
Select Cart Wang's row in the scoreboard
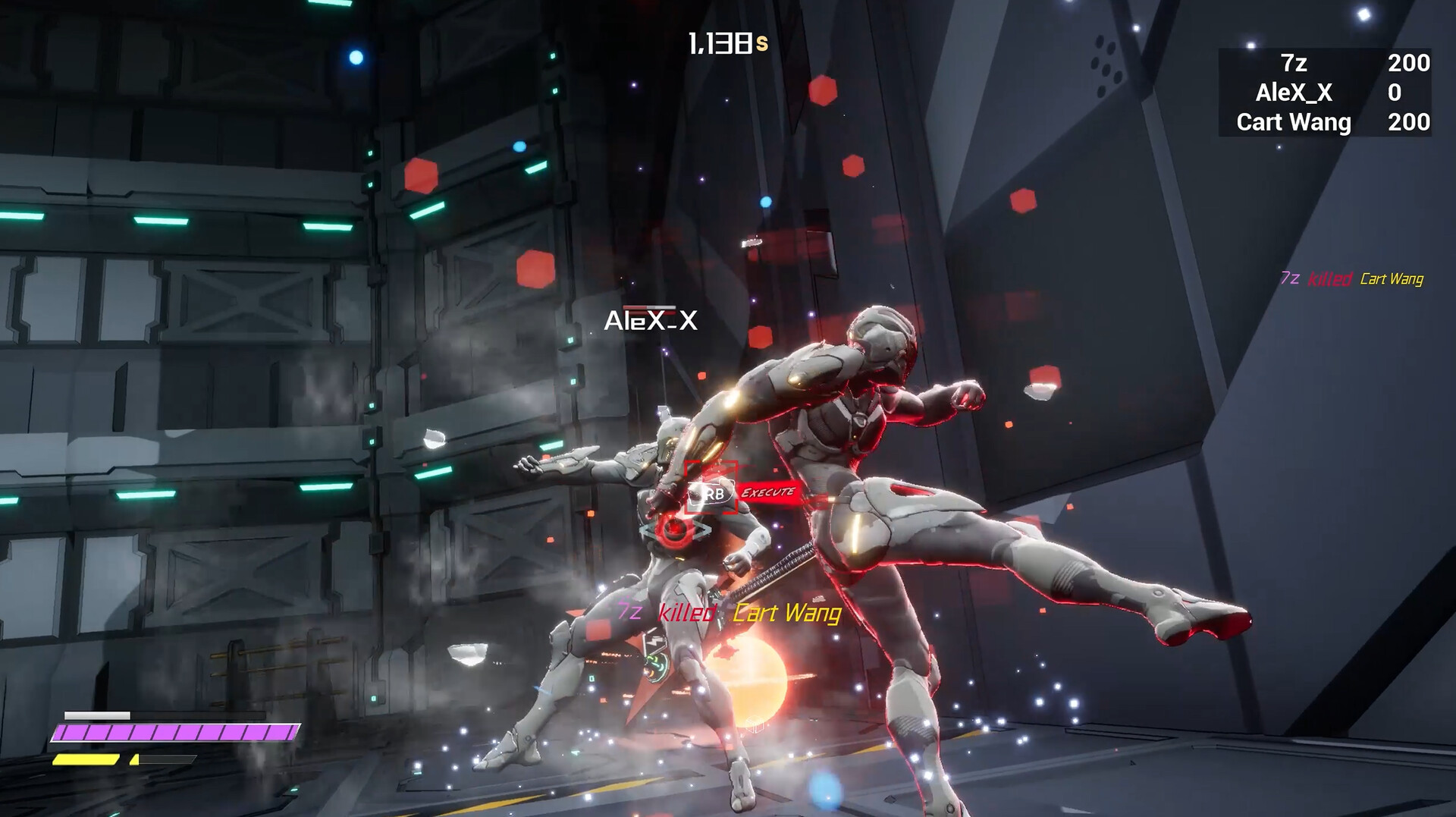[x=1323, y=122]
